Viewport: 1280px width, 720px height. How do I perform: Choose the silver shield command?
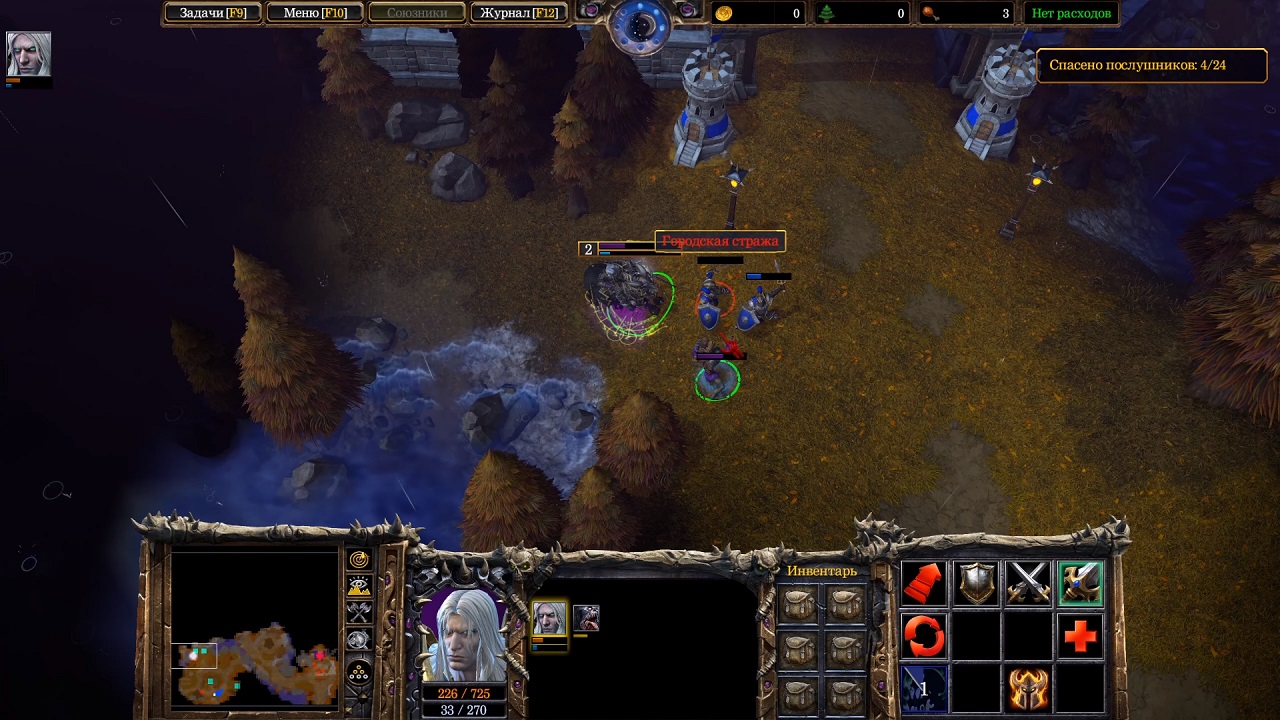click(x=975, y=584)
